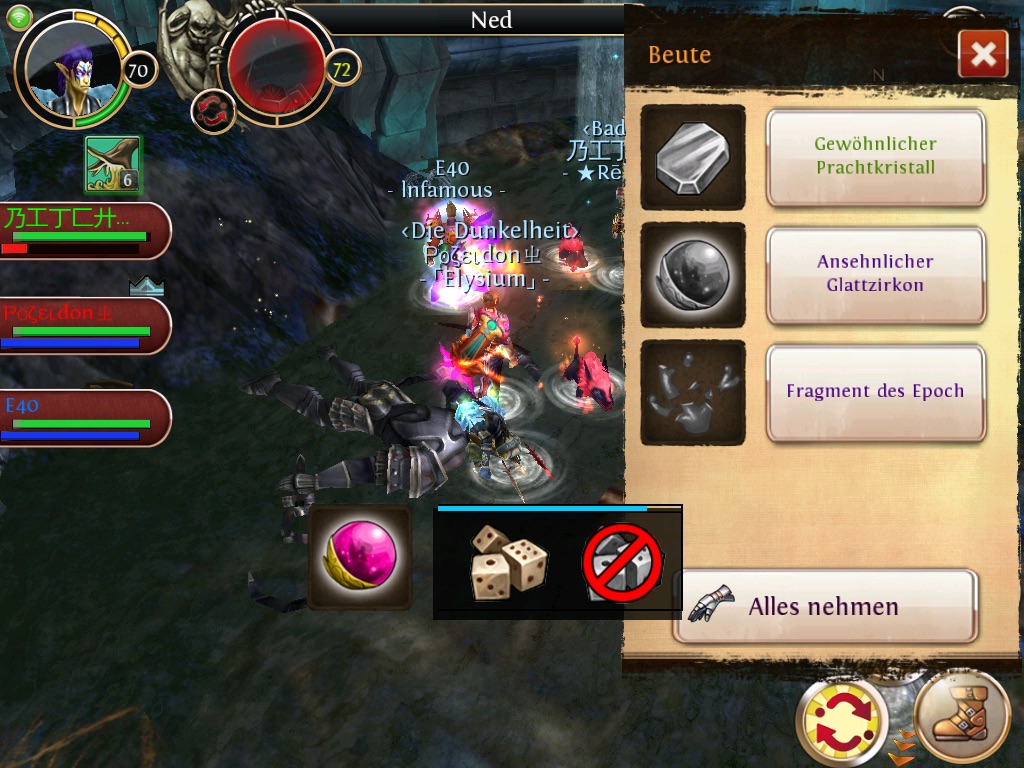Take the Gewöhnlicher Prachtkristall
1024x768 pixels.
(x=875, y=157)
